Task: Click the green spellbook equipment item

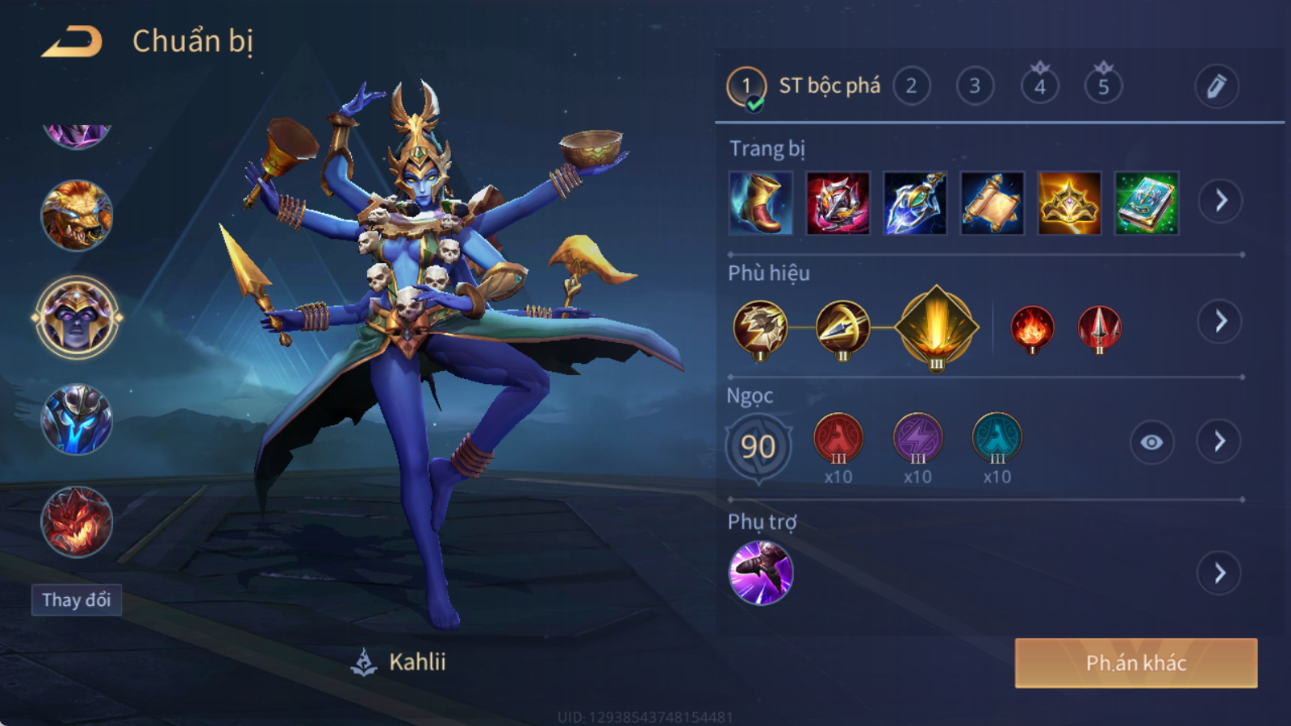Action: [1147, 203]
